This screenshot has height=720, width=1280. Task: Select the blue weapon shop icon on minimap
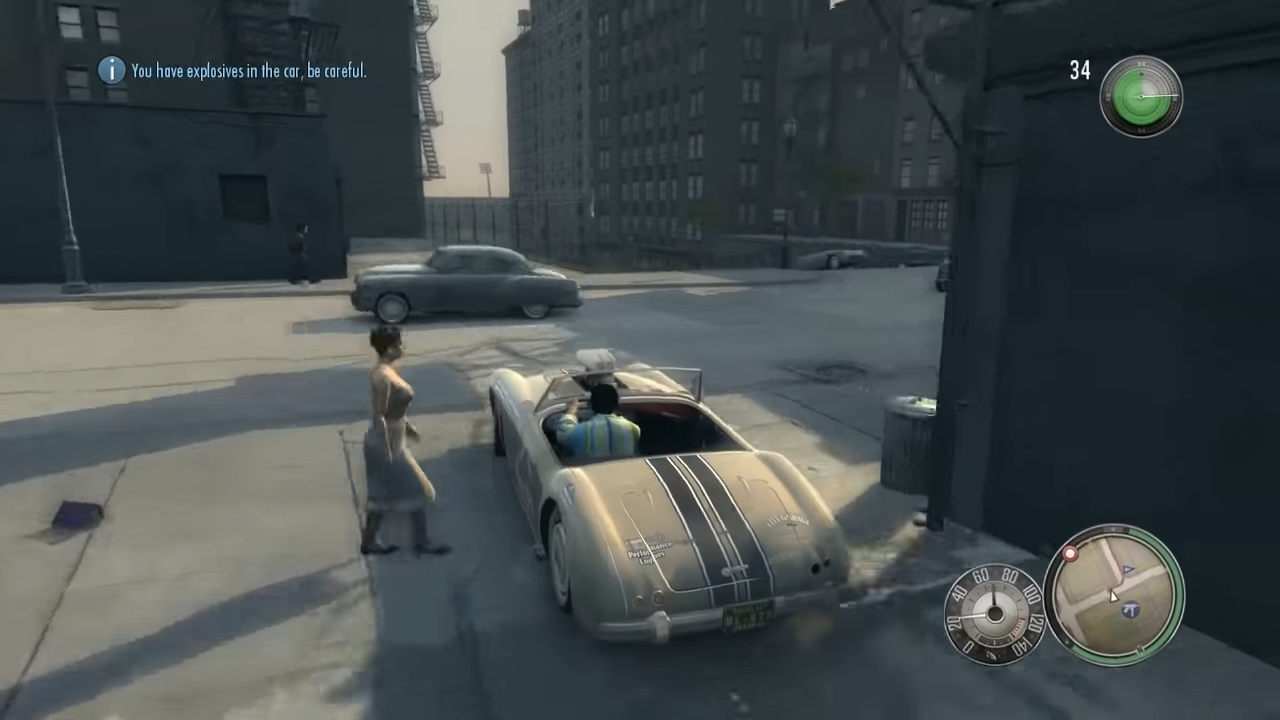tap(1131, 609)
